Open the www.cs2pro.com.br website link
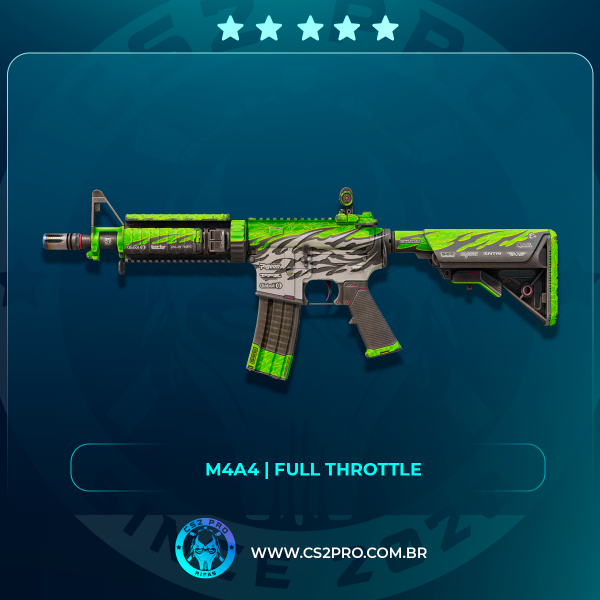Viewport: 600px width, 600px height. (339, 552)
